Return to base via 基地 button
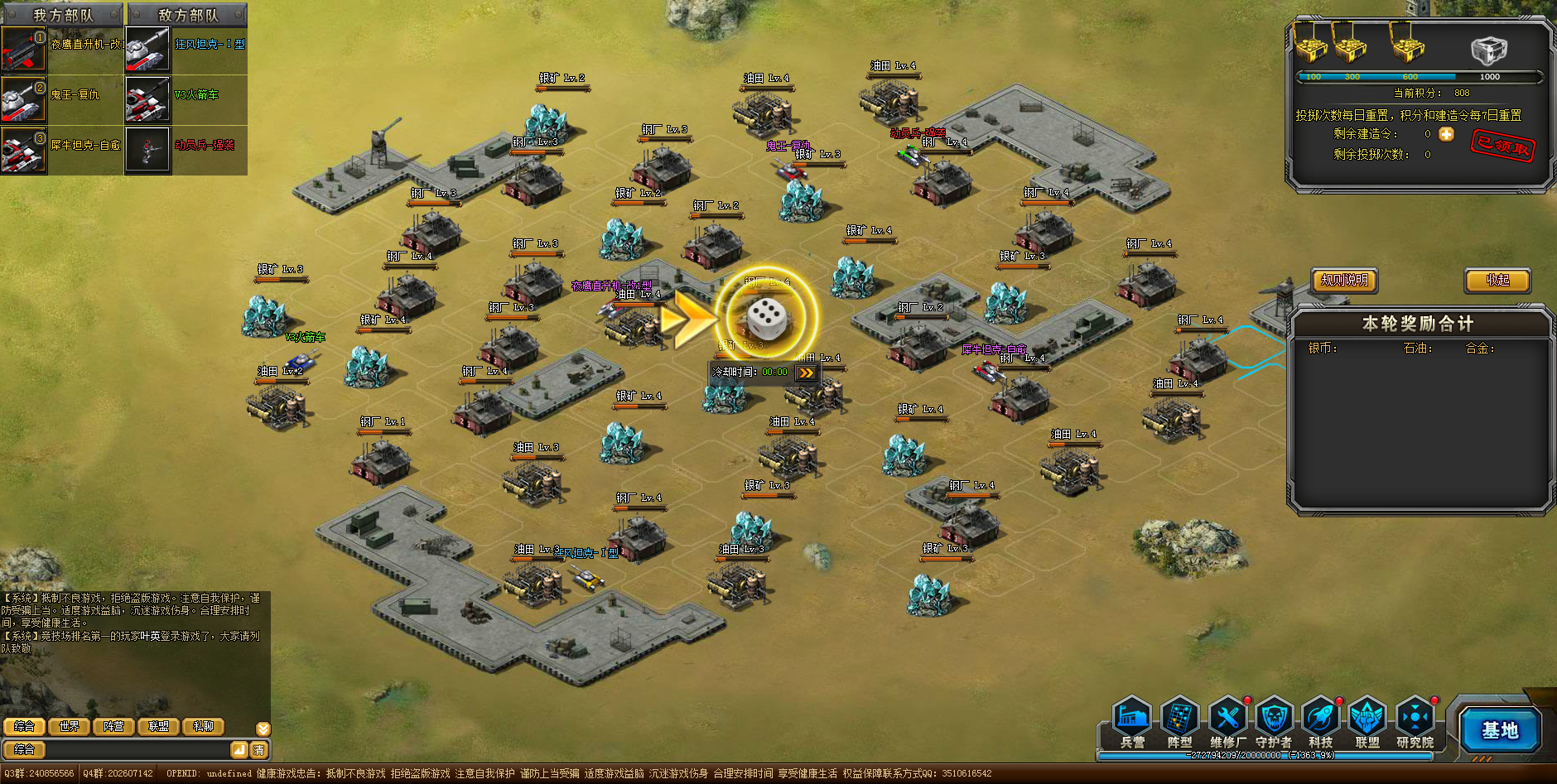Image resolution: width=1557 pixels, height=784 pixels. point(1499,730)
